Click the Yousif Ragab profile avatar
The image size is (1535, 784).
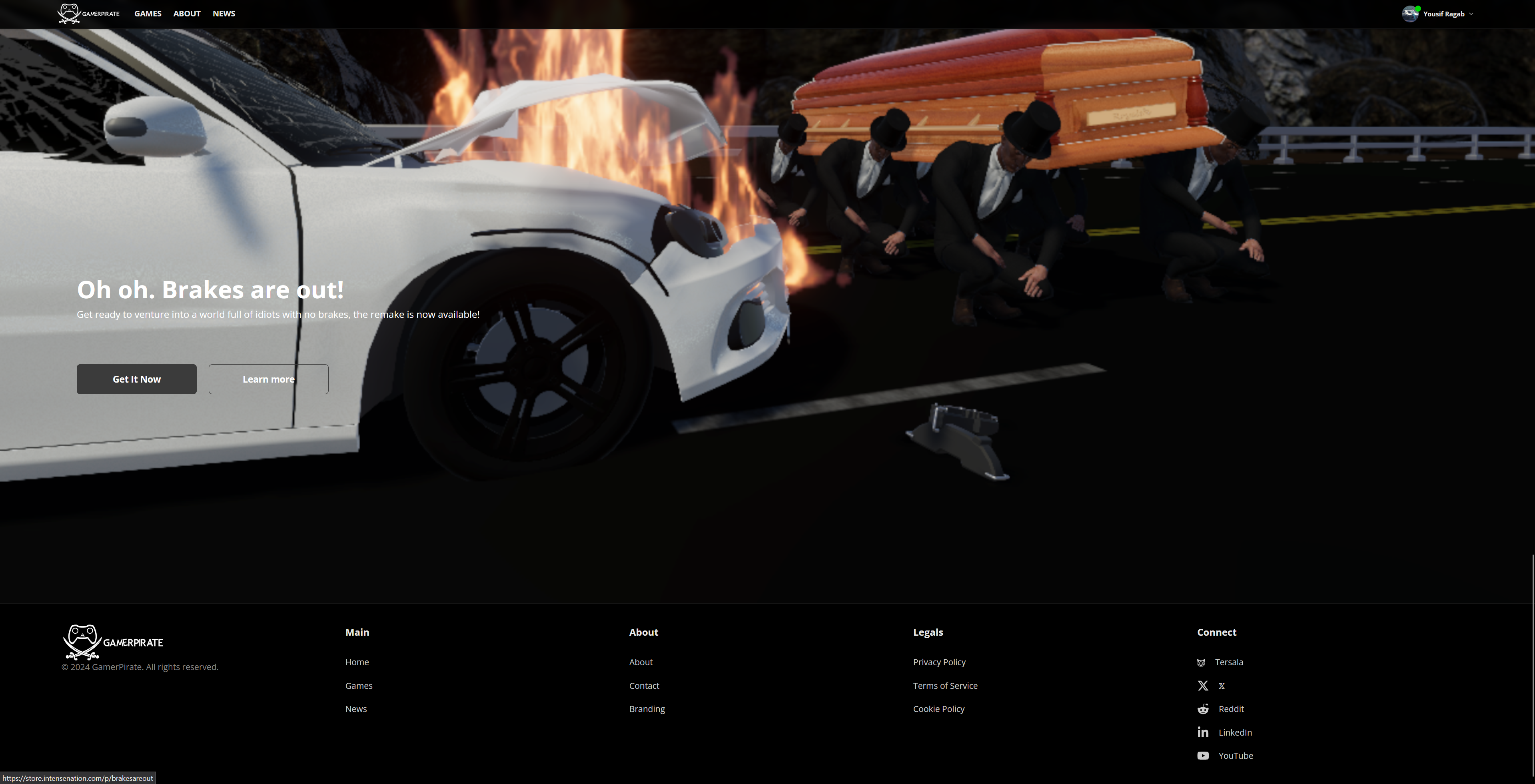[1410, 13]
